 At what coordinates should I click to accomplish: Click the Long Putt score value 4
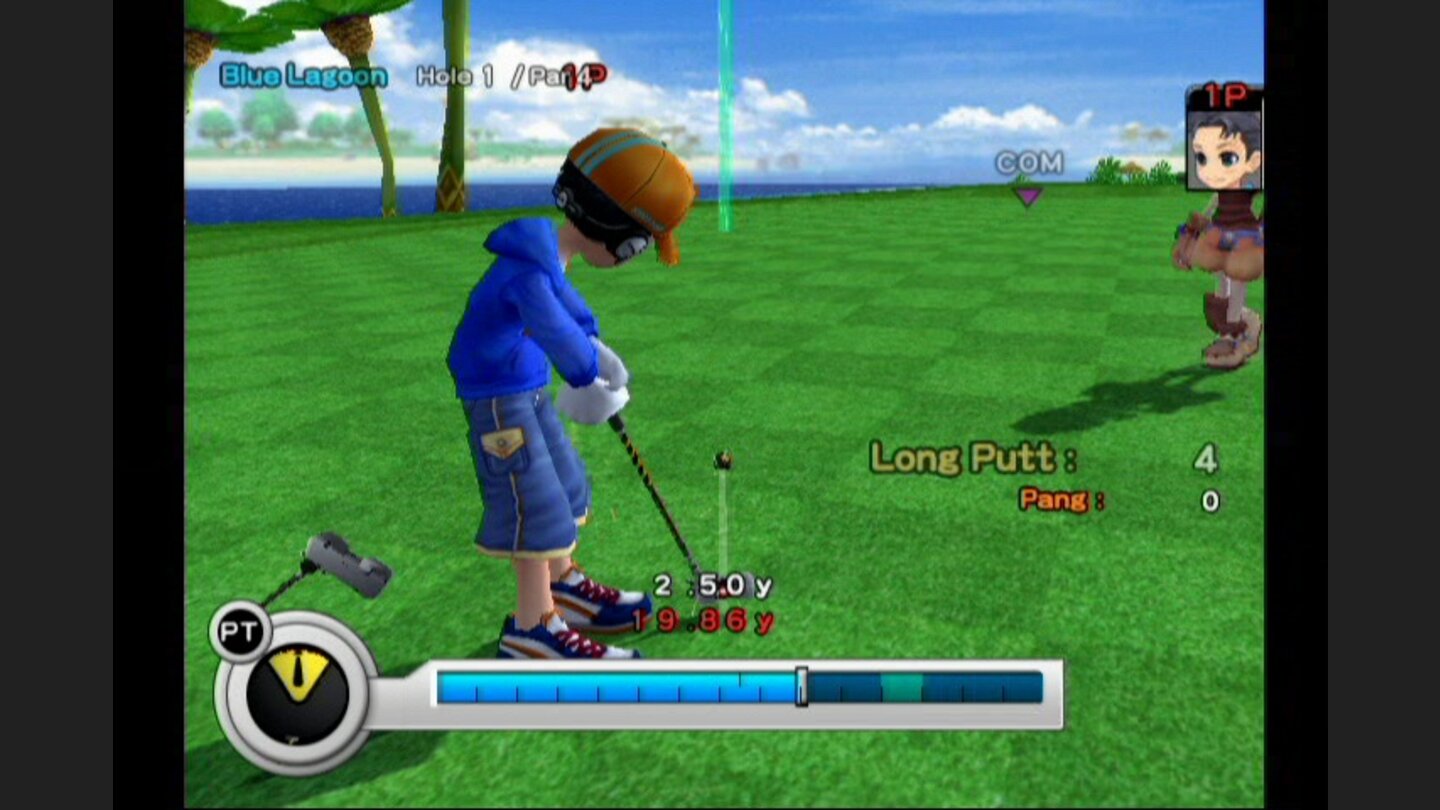tap(1204, 460)
